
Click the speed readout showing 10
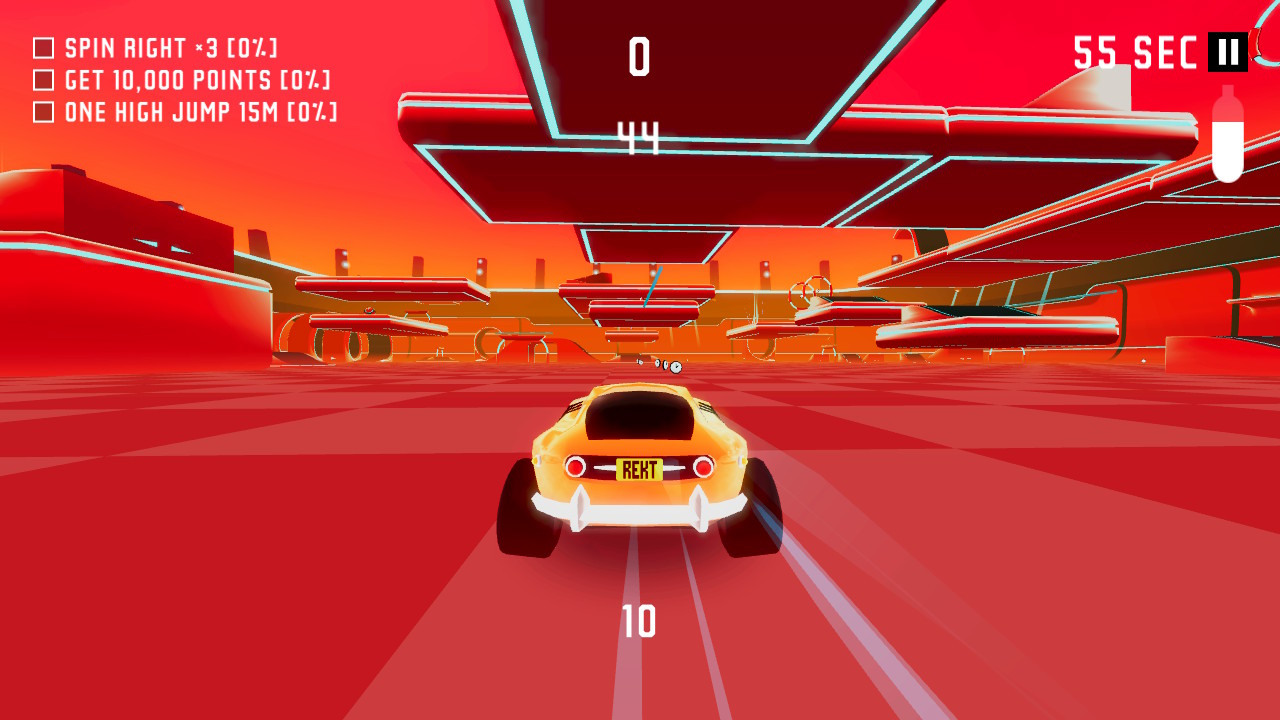click(640, 620)
